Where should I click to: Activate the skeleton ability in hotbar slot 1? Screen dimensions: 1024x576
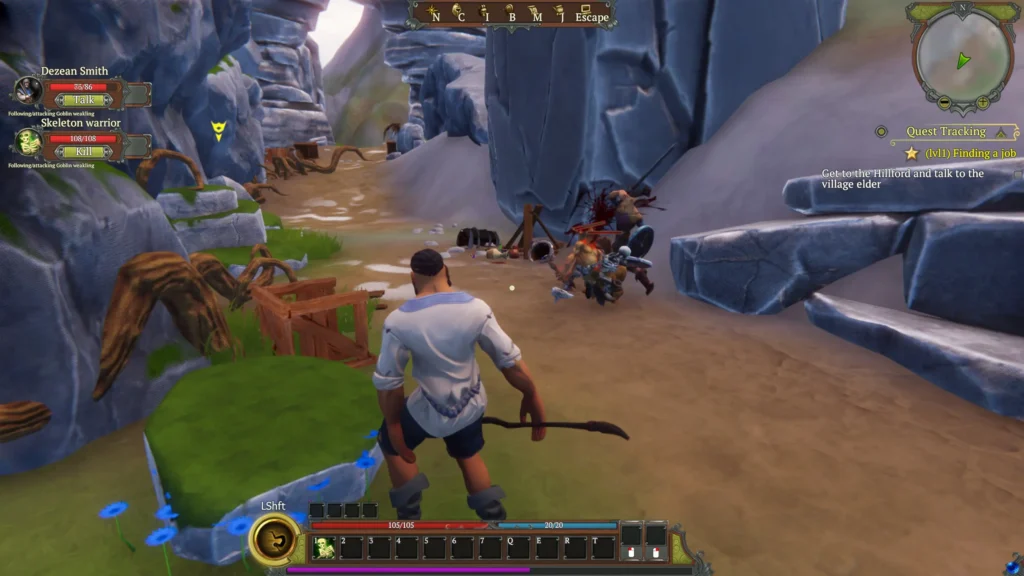pos(325,547)
